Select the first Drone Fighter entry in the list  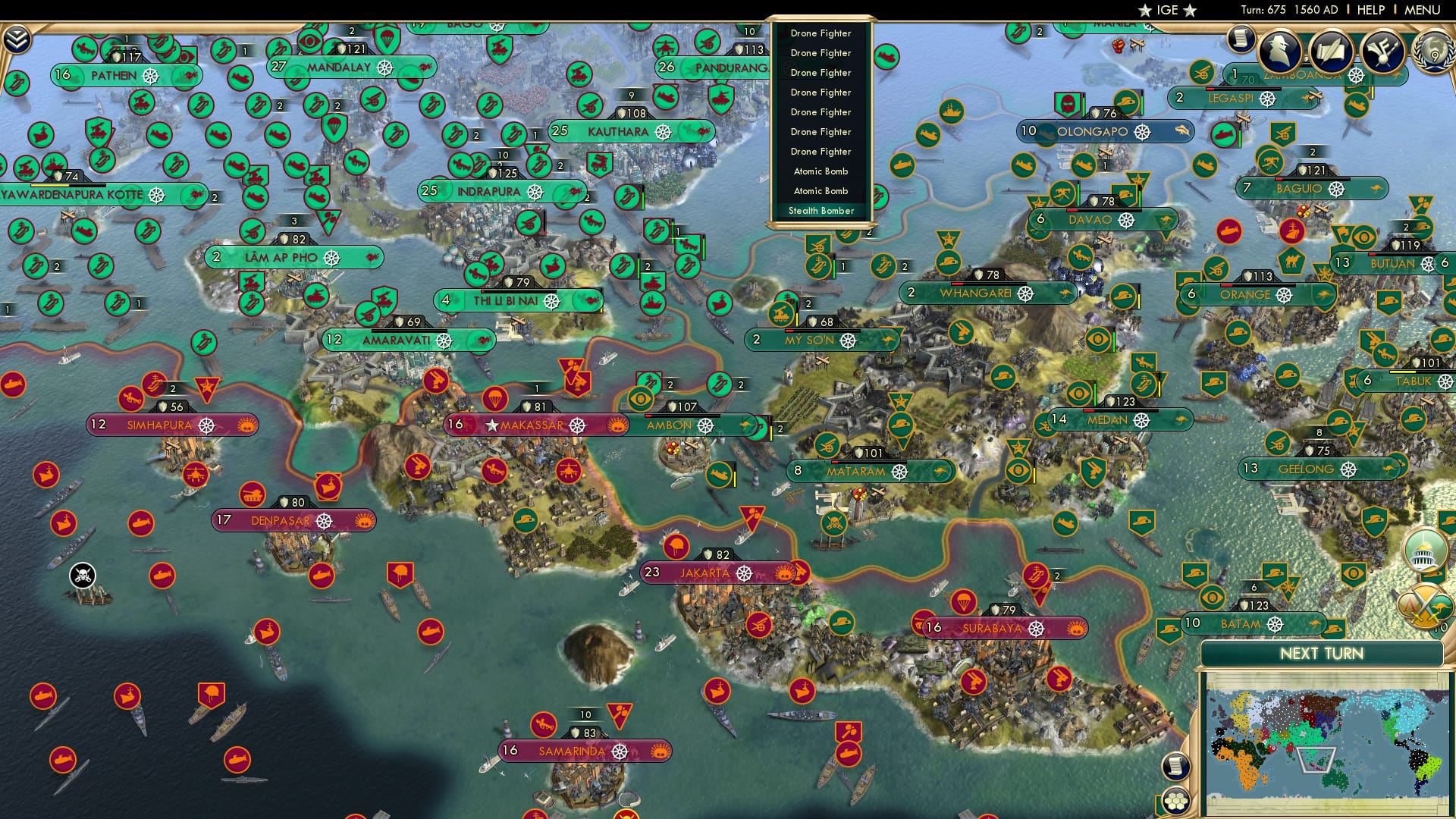point(820,33)
